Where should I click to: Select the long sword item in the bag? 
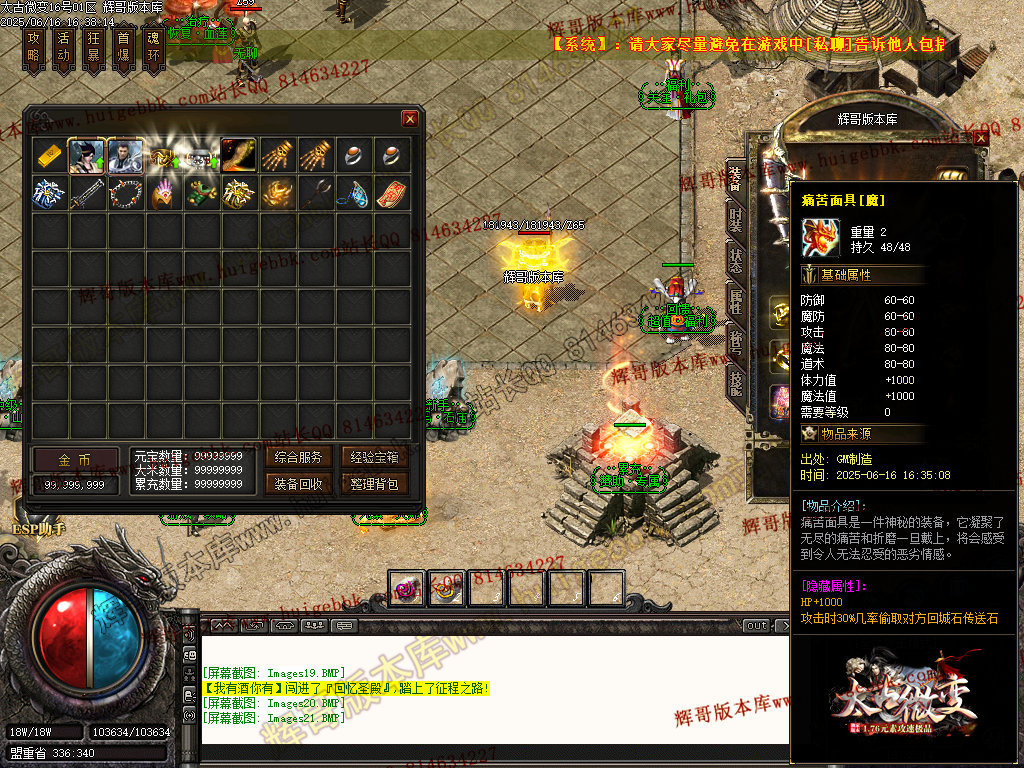point(87,193)
